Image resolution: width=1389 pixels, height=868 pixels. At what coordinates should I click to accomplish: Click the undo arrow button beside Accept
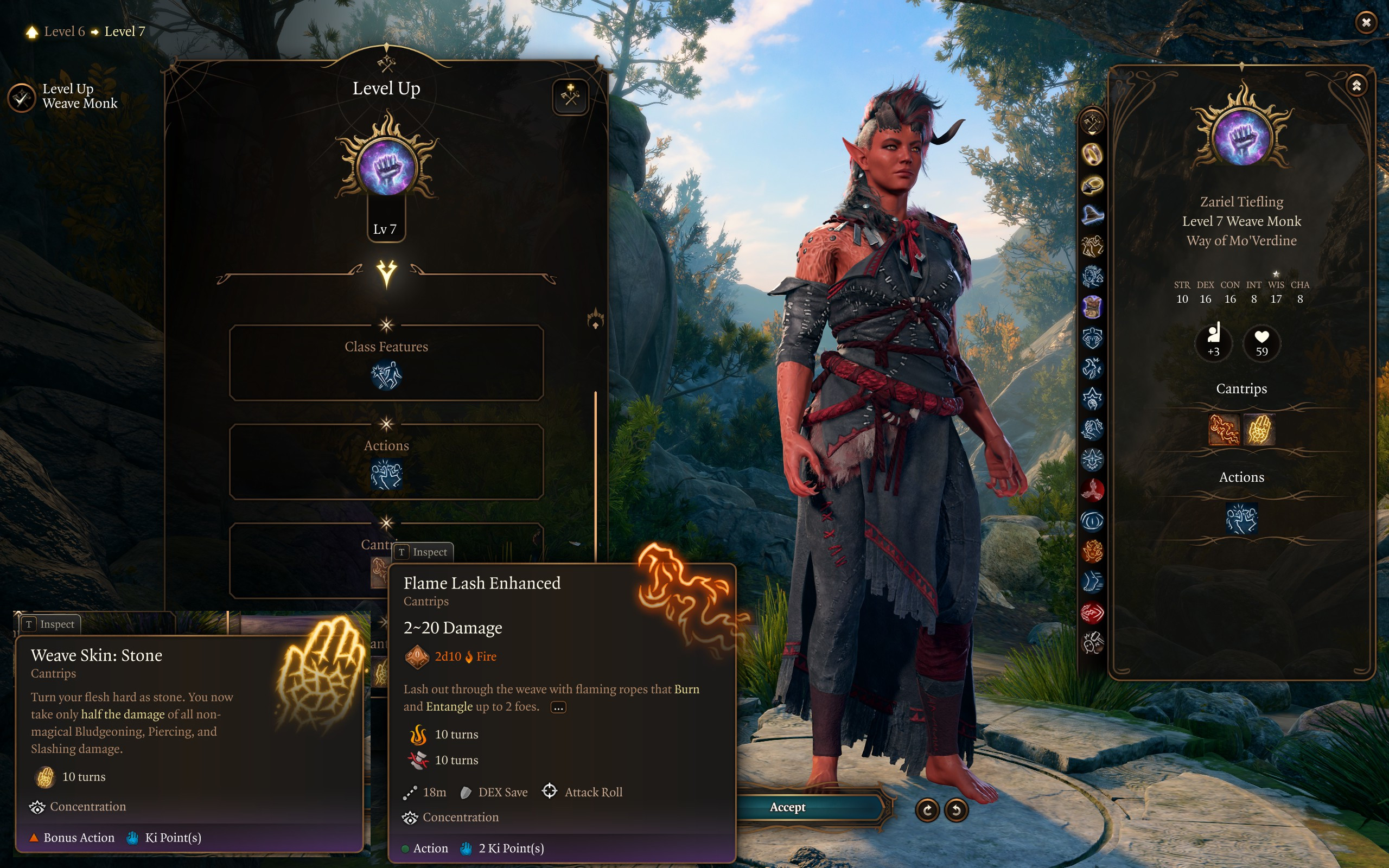coord(956,810)
